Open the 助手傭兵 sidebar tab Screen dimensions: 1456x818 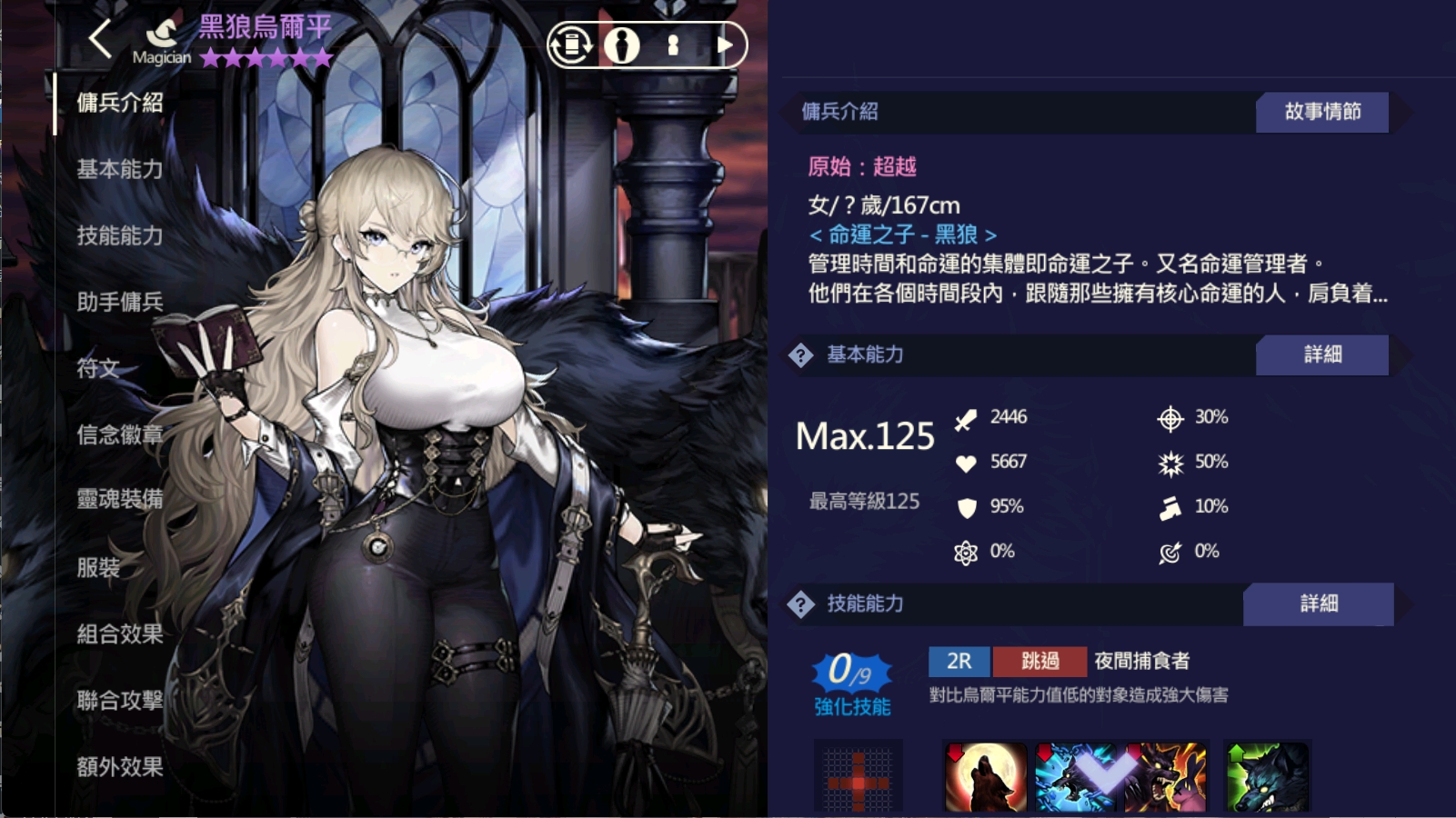pyautogui.click(x=119, y=303)
